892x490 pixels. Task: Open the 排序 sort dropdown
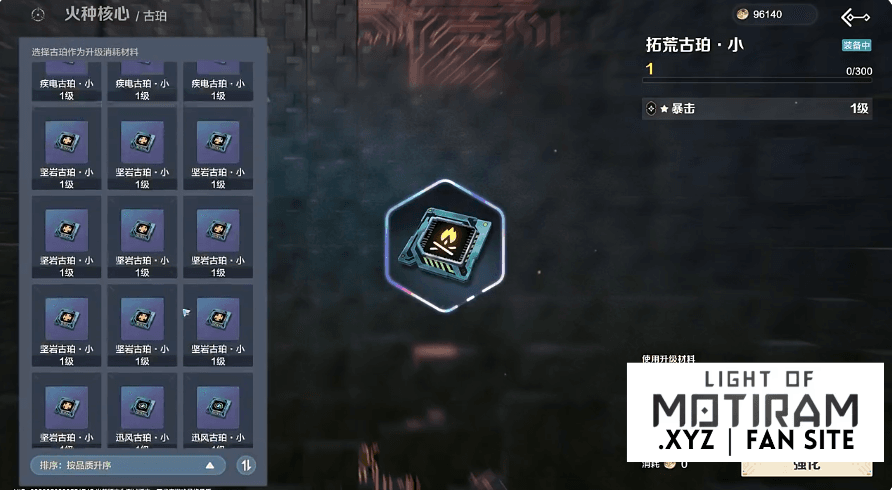tap(127, 465)
